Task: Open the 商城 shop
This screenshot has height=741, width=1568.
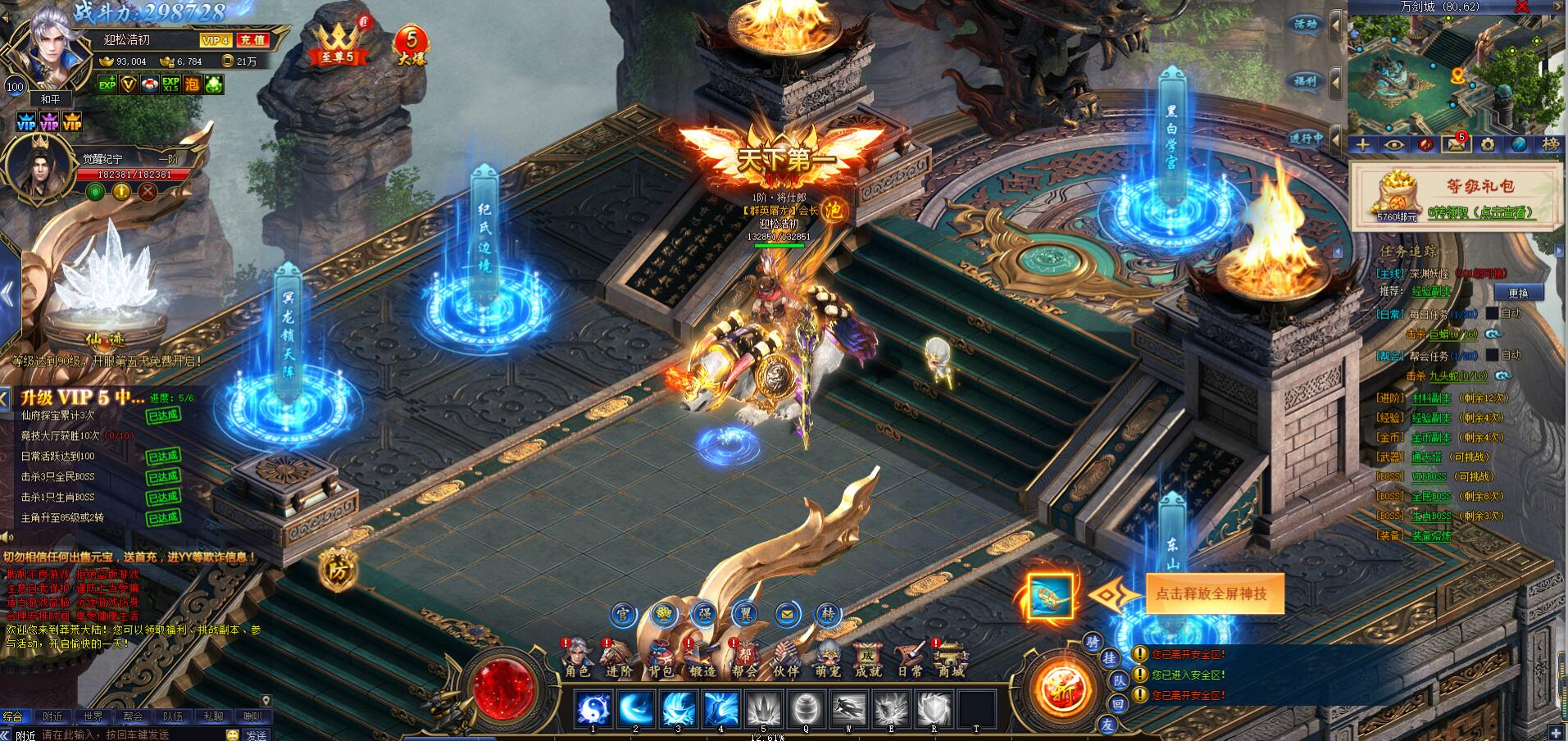Action: coord(951,658)
